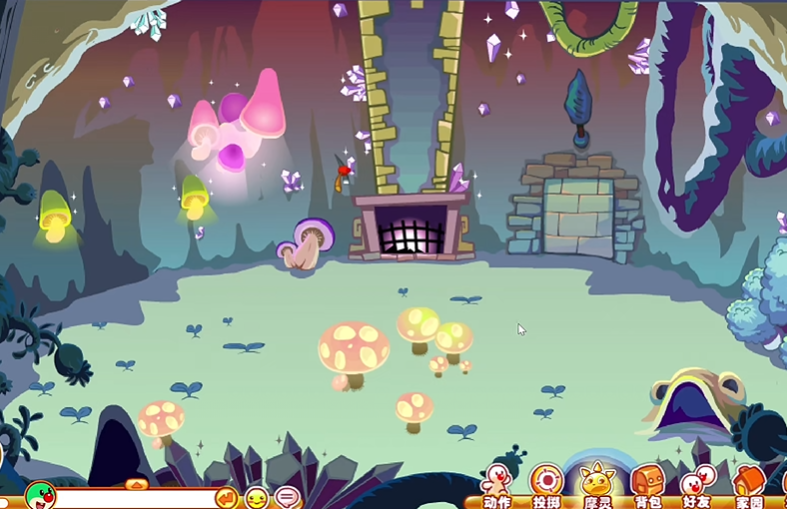Send the chat message with the arrow button
The image size is (787, 509).
coord(227,497)
